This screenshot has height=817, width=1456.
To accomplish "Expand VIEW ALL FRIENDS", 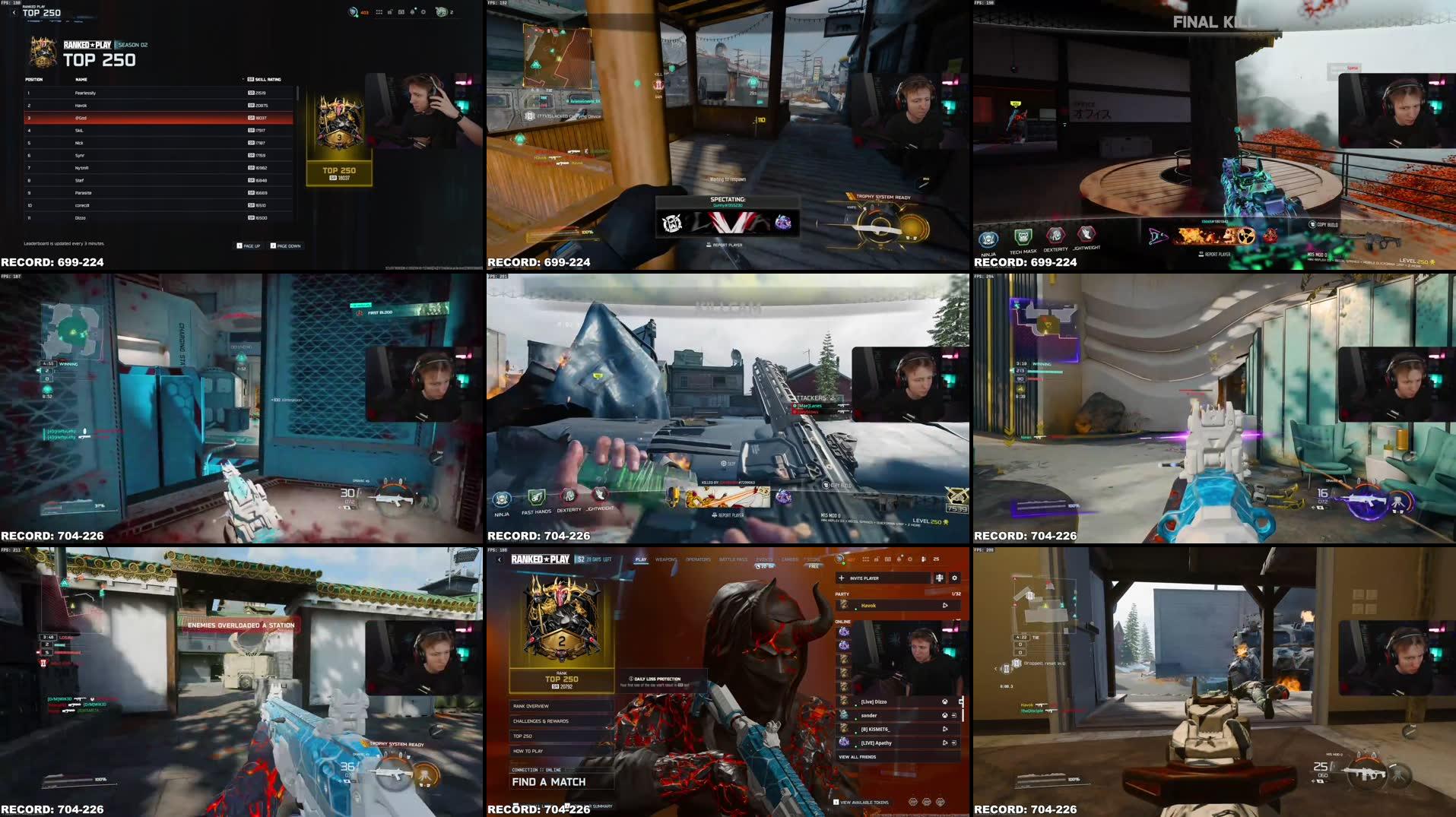I will click(857, 757).
